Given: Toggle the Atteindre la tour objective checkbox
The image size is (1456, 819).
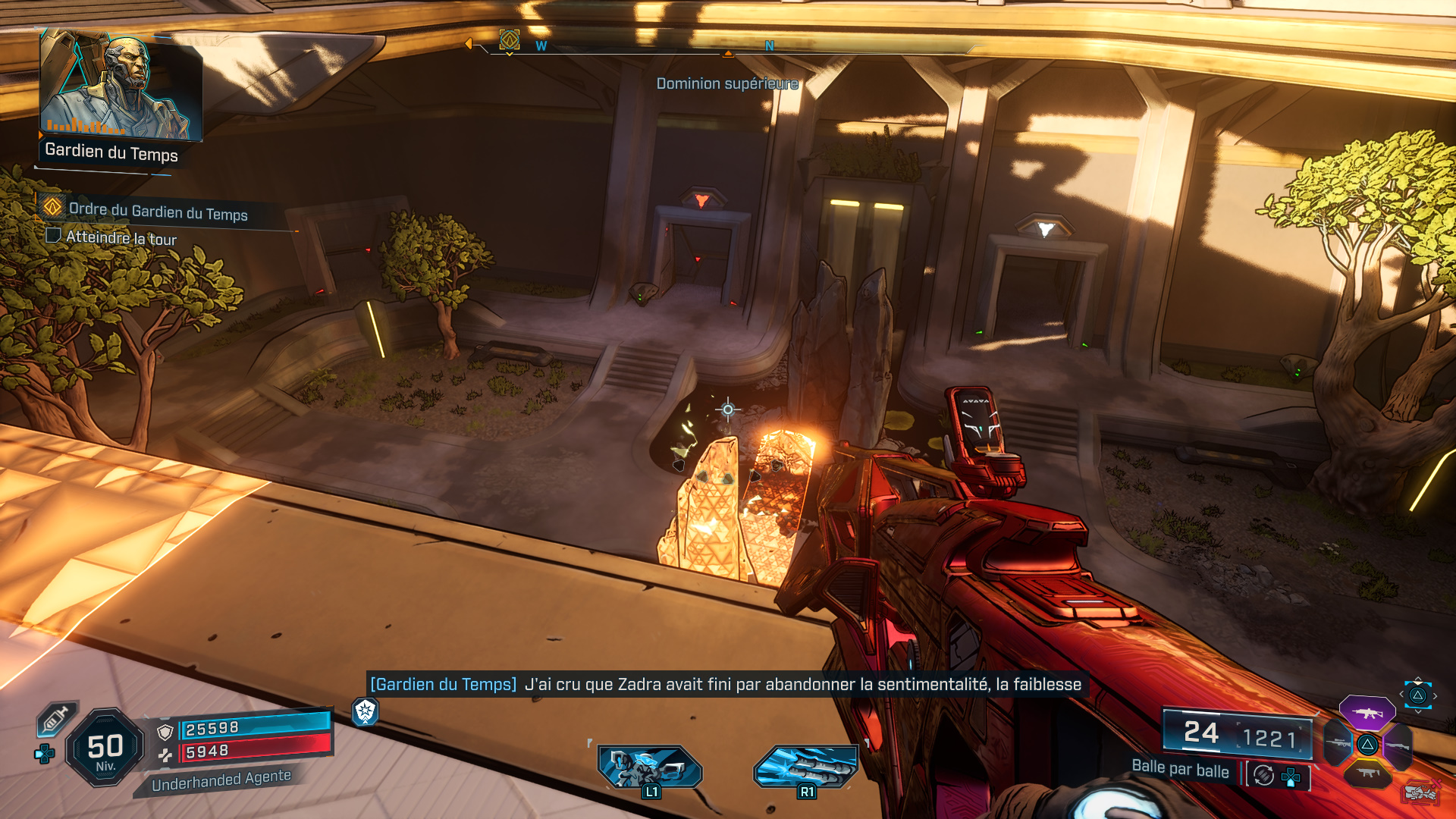Looking at the screenshot, I should (x=52, y=236).
